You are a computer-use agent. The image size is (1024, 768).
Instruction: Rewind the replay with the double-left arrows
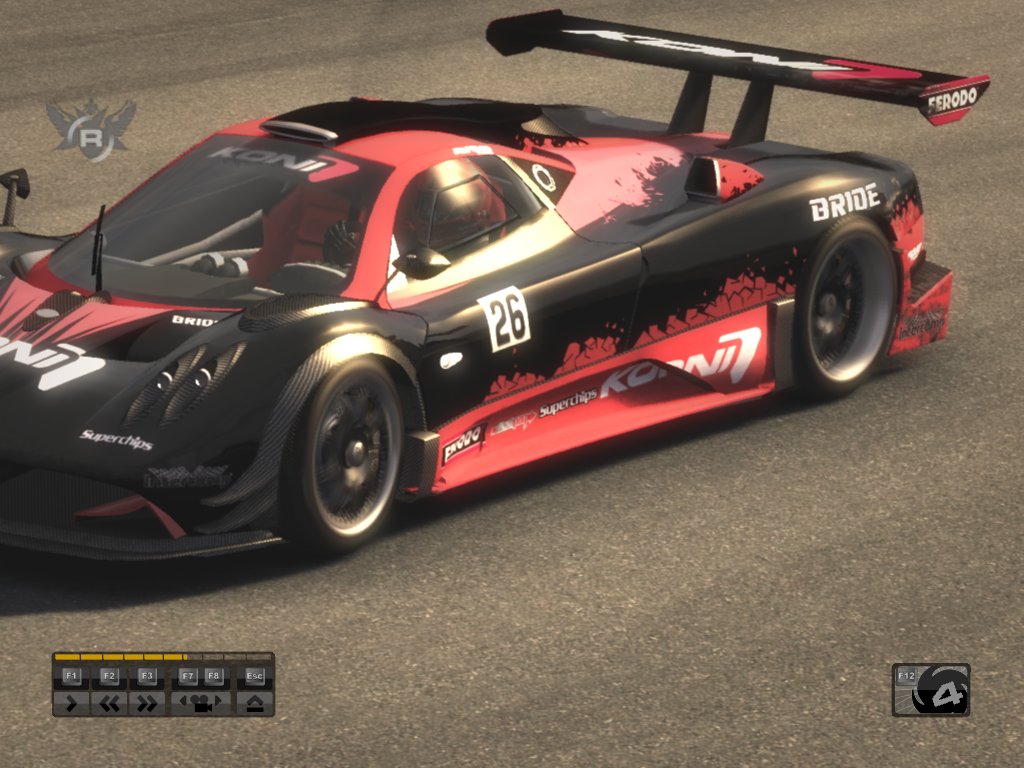[x=109, y=703]
